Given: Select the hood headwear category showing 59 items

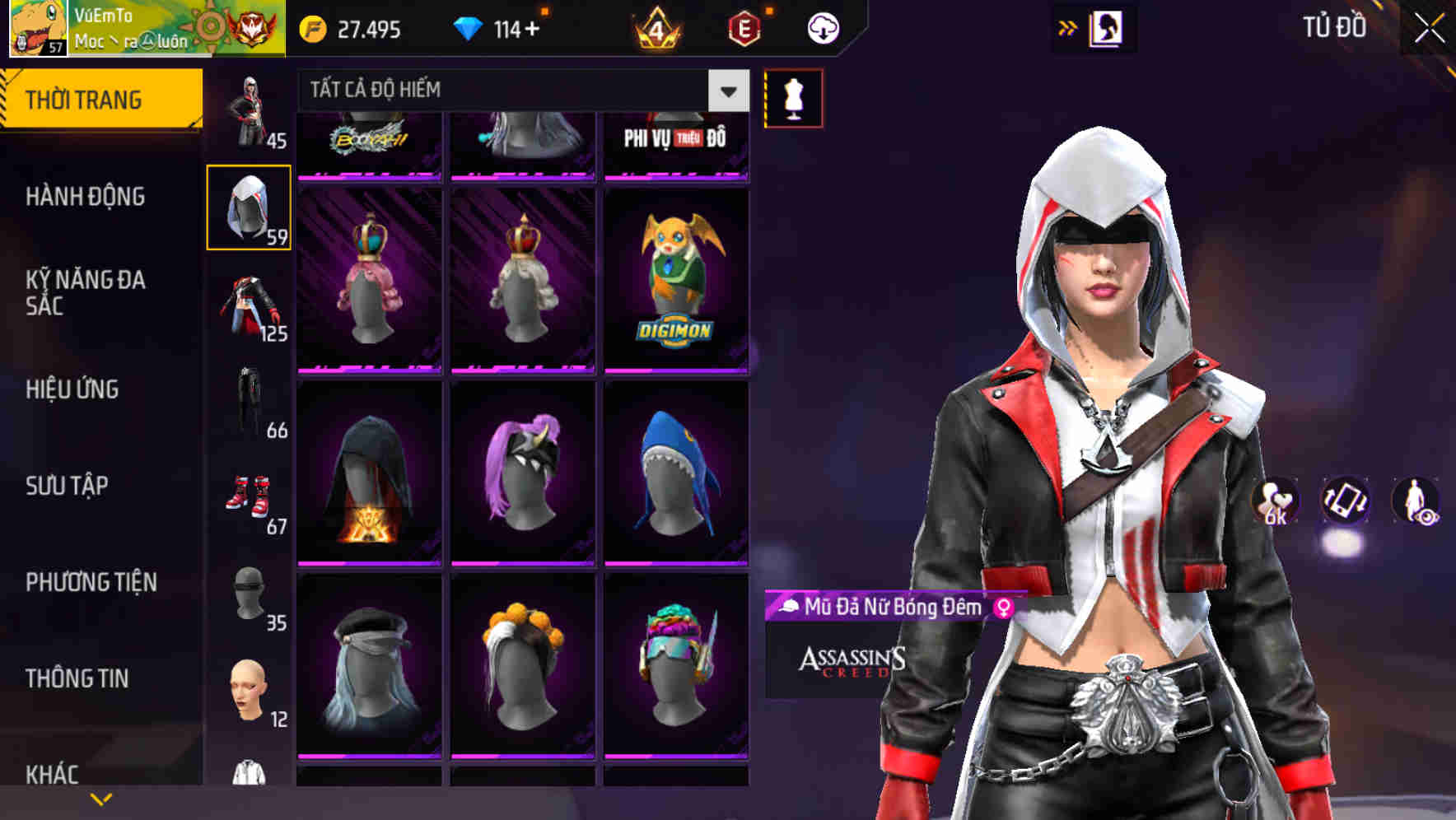Looking at the screenshot, I should [250, 206].
